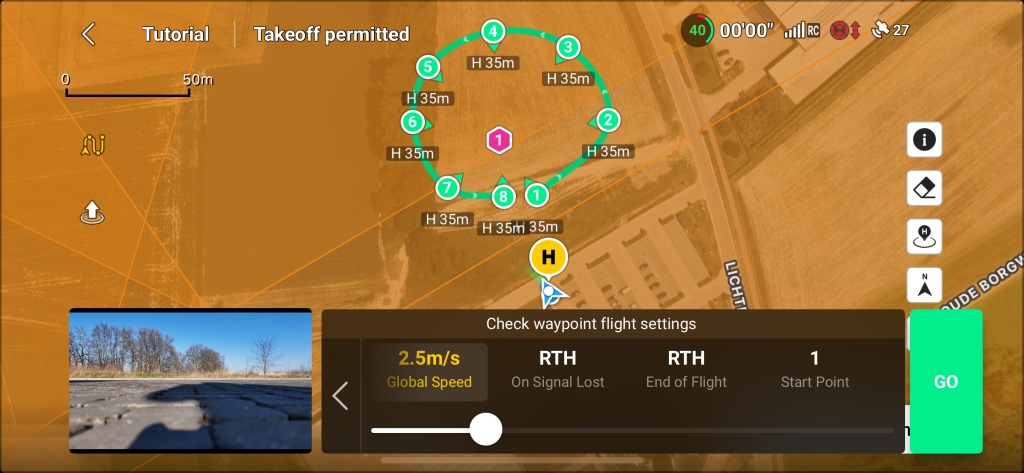Select the Global Speed setting
Image resolution: width=1024 pixels, height=473 pixels.
click(430, 369)
